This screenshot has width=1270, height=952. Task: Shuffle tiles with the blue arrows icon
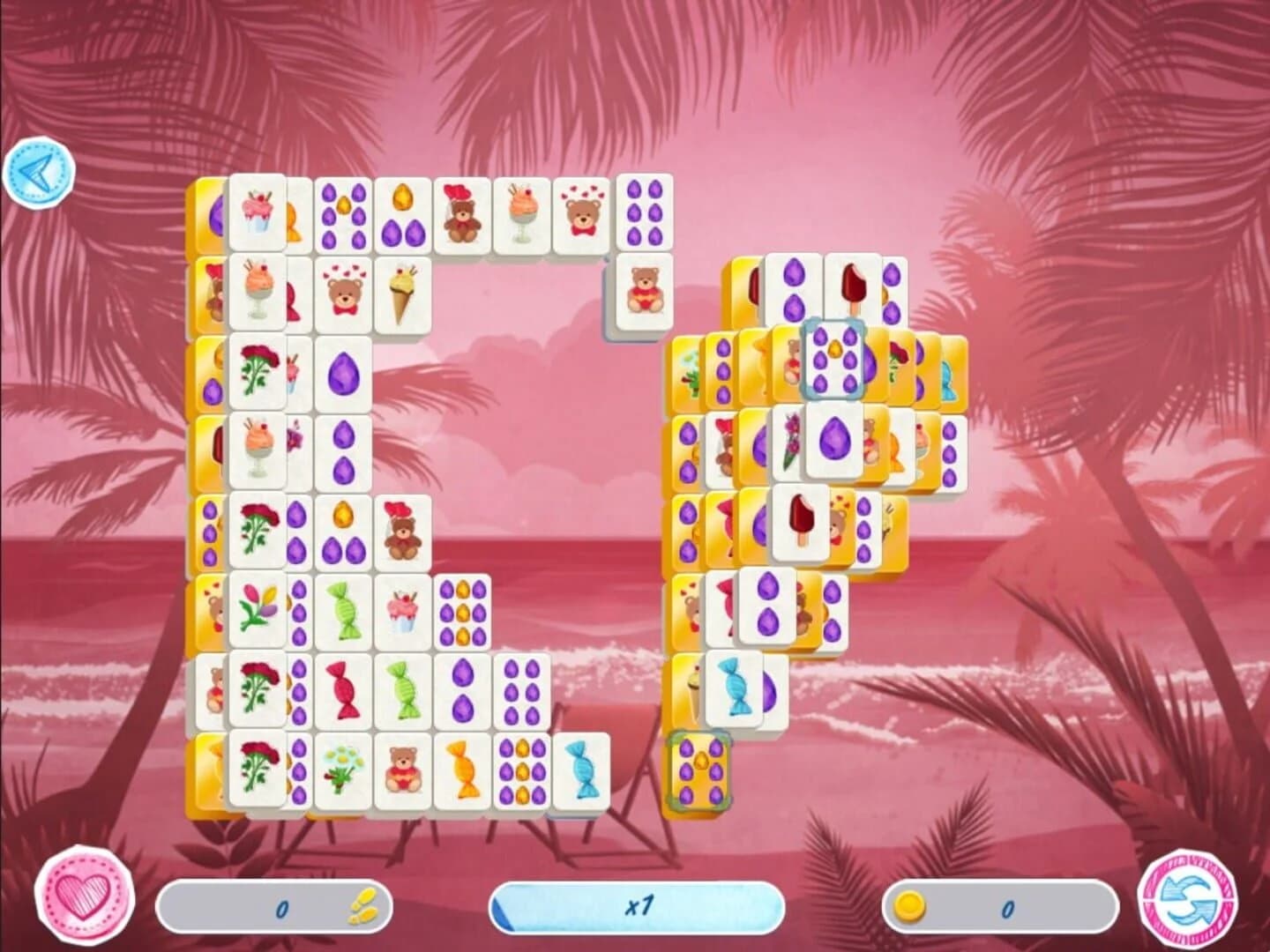1186,899
